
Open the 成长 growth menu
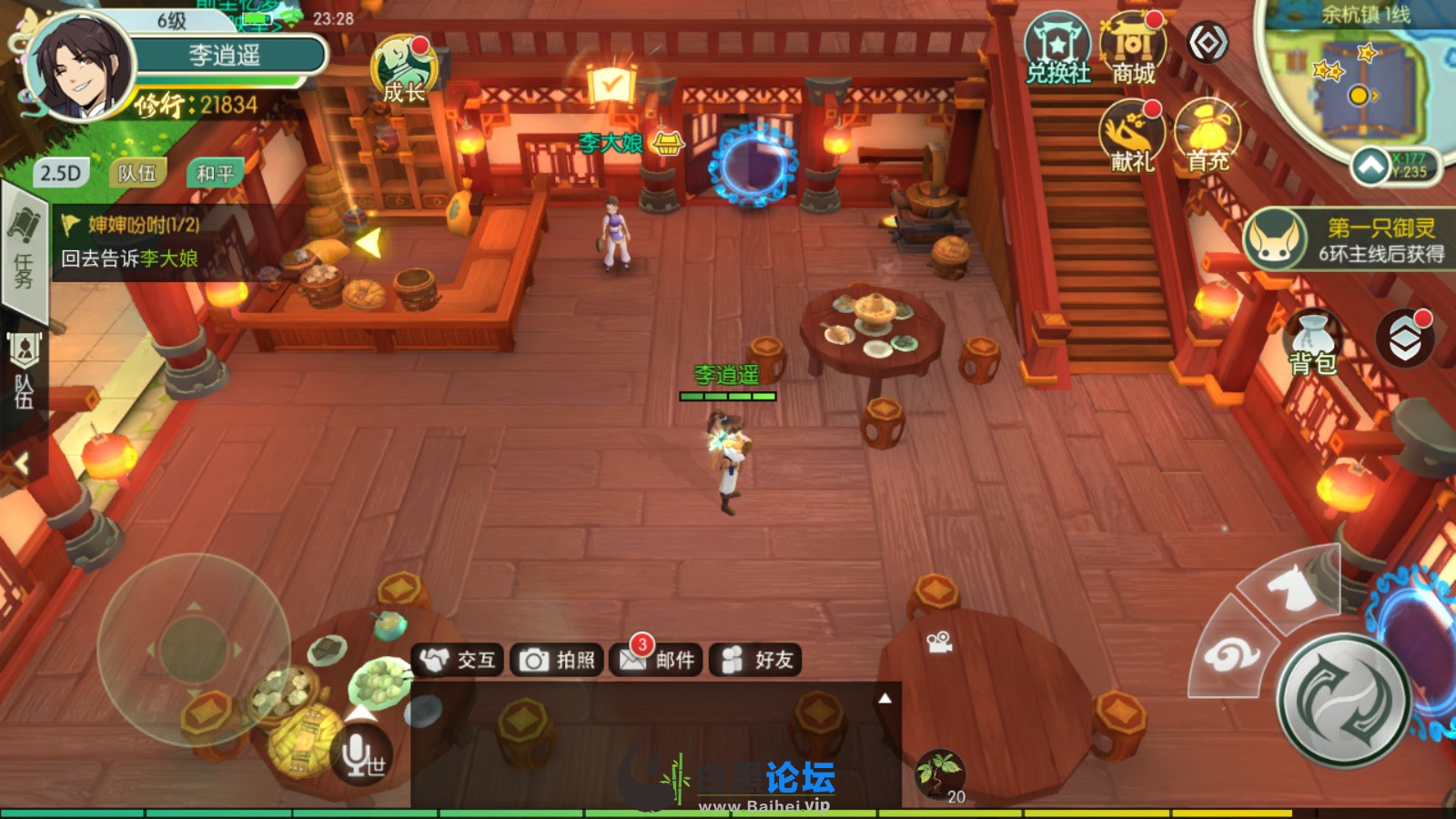(x=403, y=69)
